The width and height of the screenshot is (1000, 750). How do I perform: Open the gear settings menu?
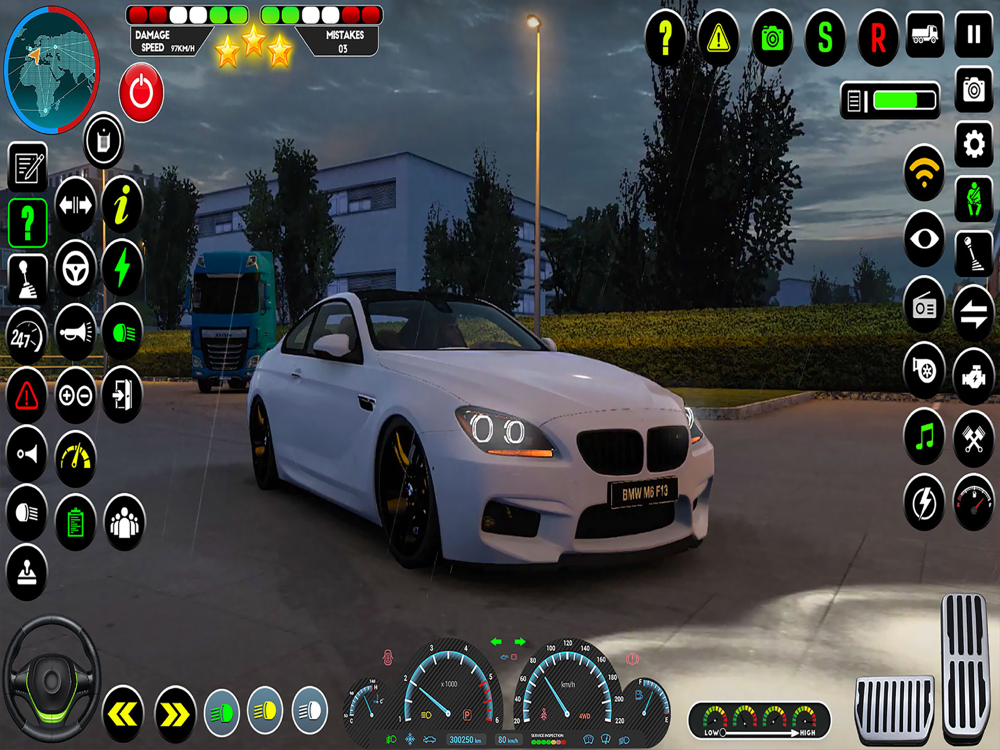click(973, 145)
